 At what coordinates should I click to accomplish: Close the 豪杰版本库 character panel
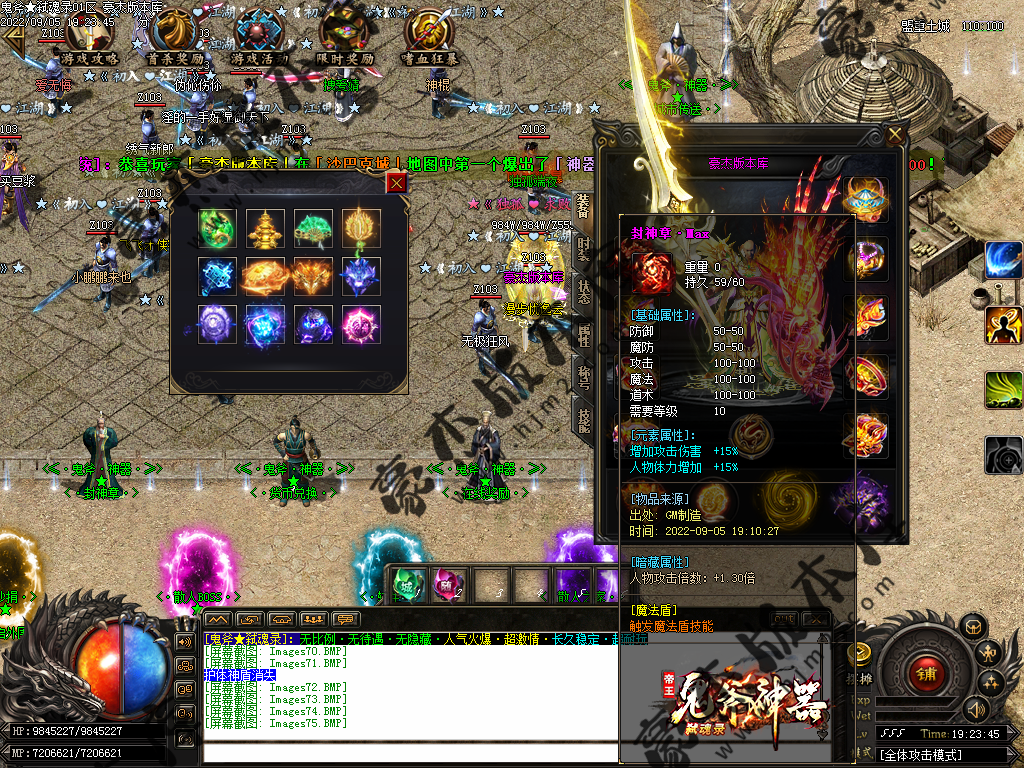coord(894,135)
